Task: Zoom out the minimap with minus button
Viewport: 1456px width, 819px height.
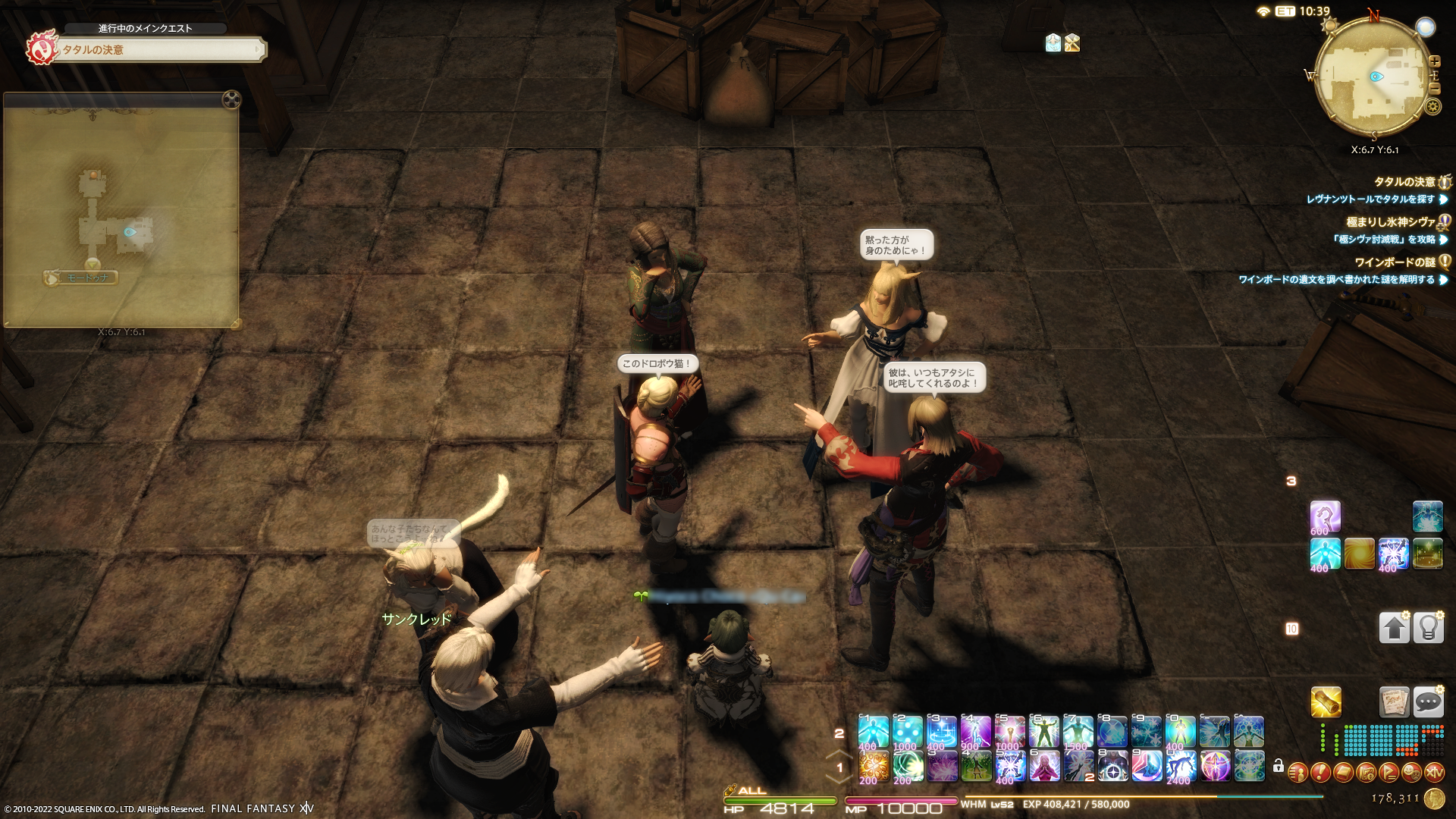Action: click(1434, 89)
